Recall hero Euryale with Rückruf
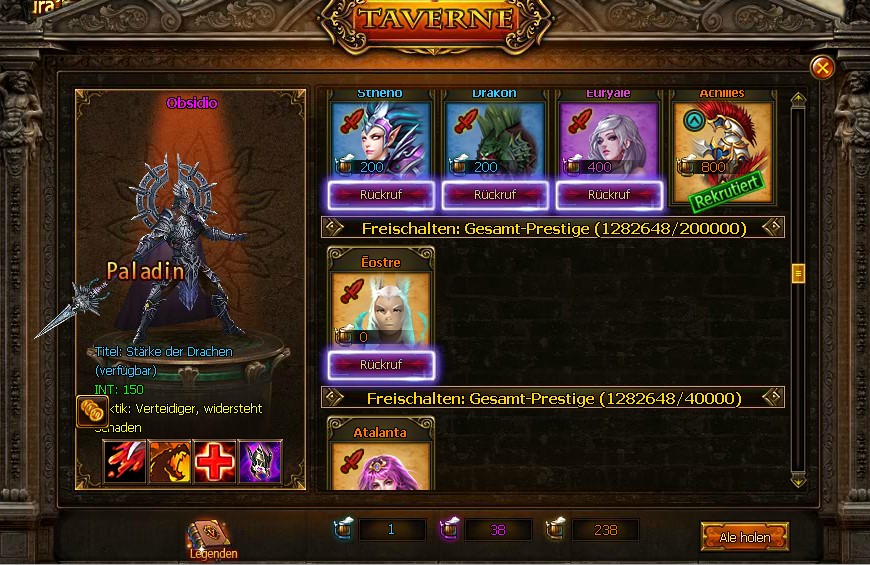The height and width of the screenshot is (565, 870). tap(608, 194)
